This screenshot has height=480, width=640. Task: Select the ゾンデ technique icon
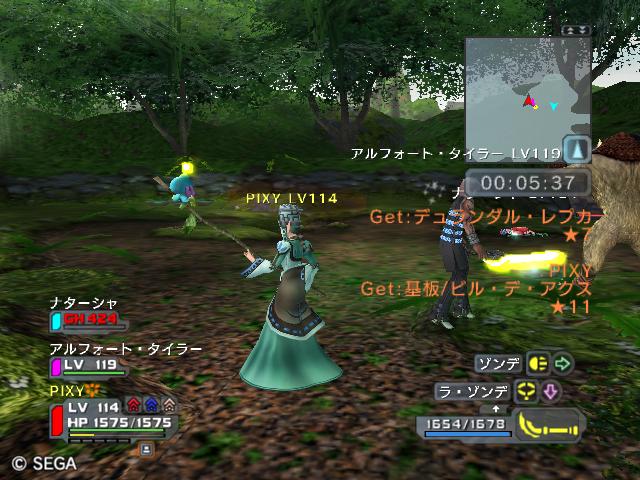[x=540, y=363]
